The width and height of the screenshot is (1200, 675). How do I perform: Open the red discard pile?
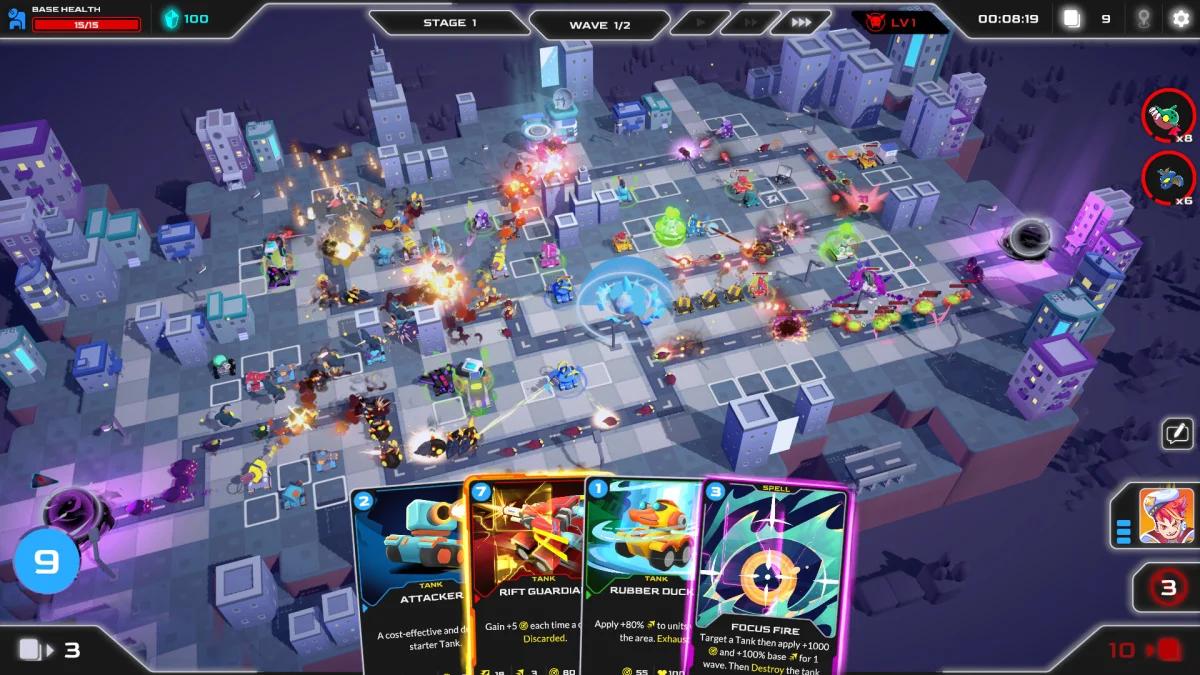click(x=1167, y=650)
